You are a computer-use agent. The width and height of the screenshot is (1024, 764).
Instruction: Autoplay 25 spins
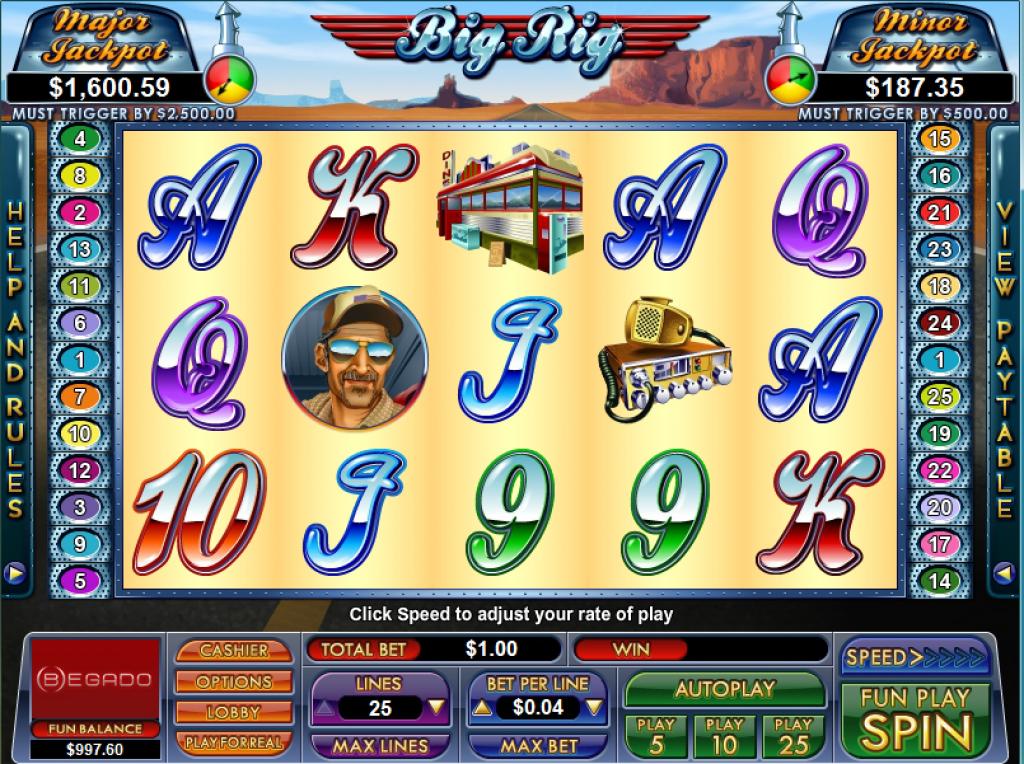(794, 736)
